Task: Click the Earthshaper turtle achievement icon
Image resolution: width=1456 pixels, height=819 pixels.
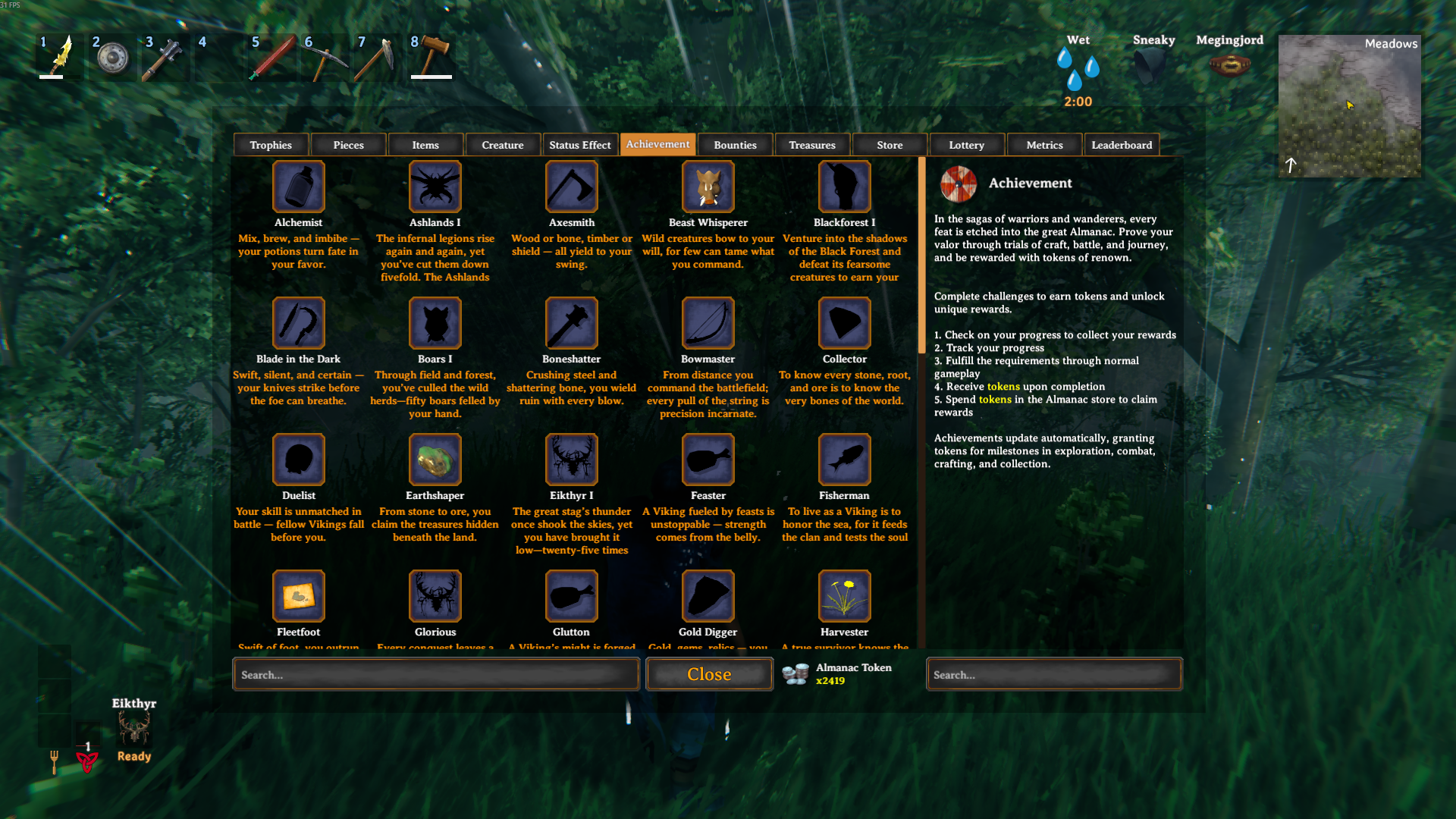Action: click(435, 459)
